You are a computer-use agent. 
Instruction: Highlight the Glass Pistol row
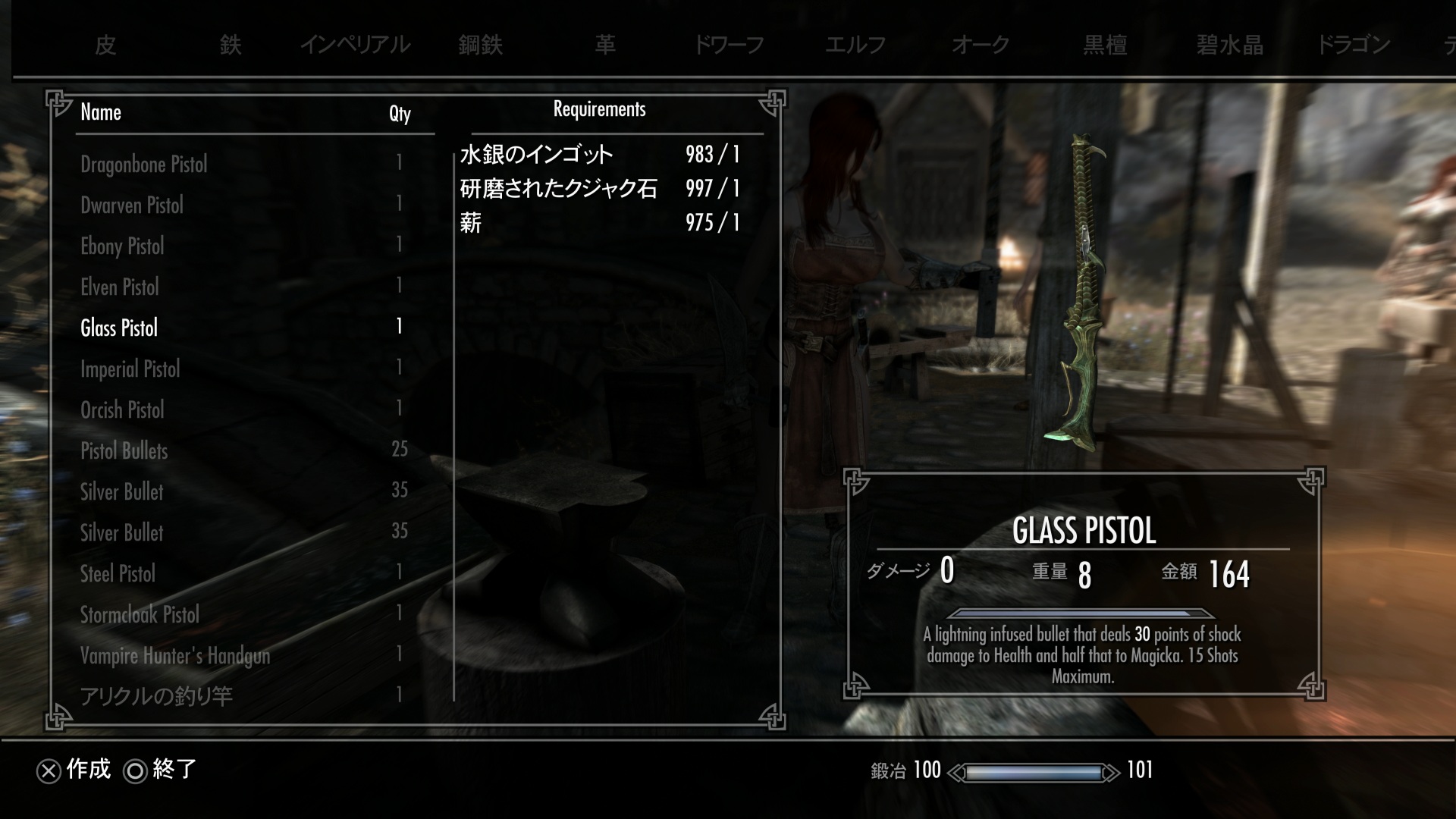click(x=119, y=328)
